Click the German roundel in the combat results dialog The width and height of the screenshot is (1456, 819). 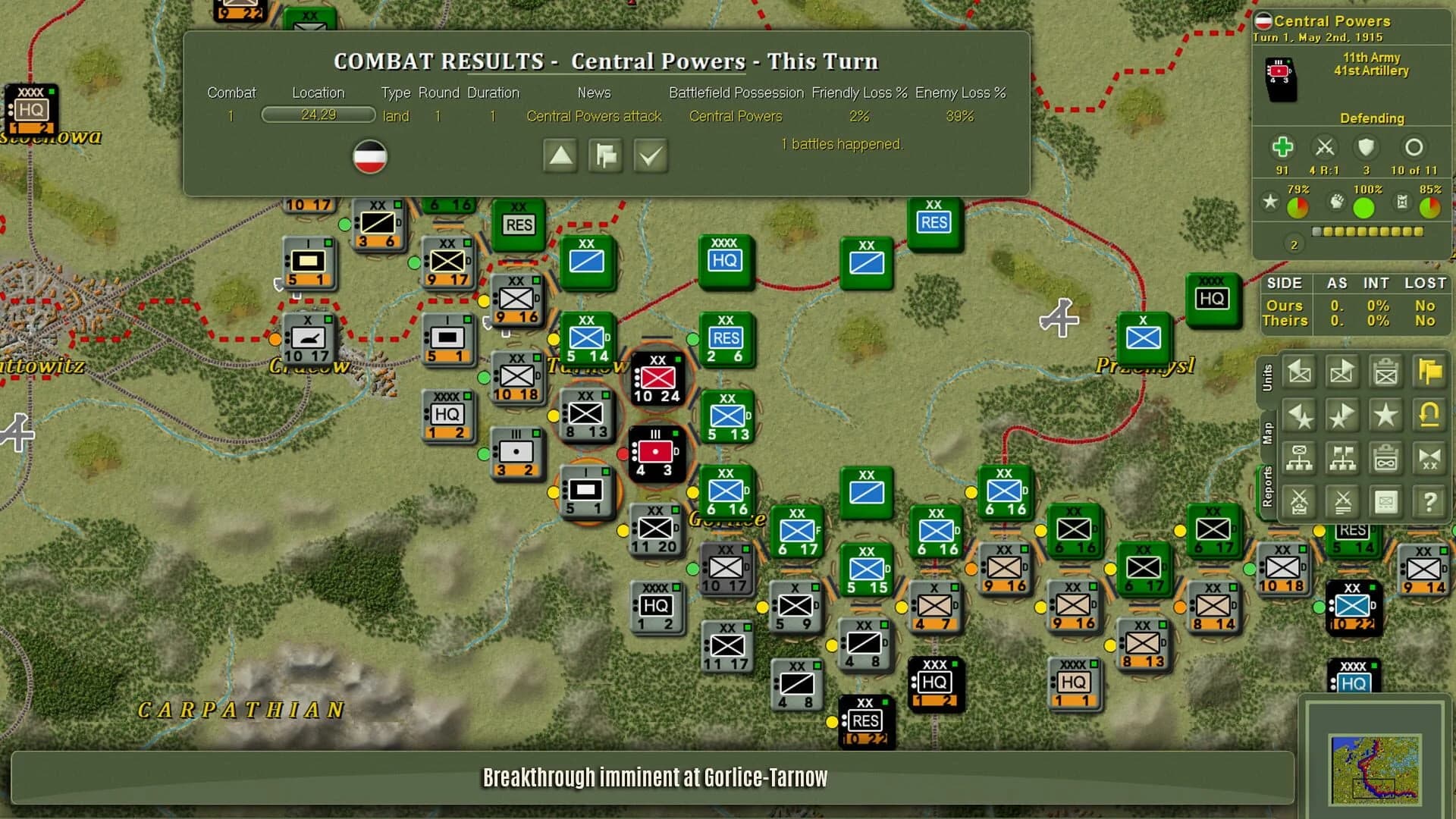coord(371,156)
